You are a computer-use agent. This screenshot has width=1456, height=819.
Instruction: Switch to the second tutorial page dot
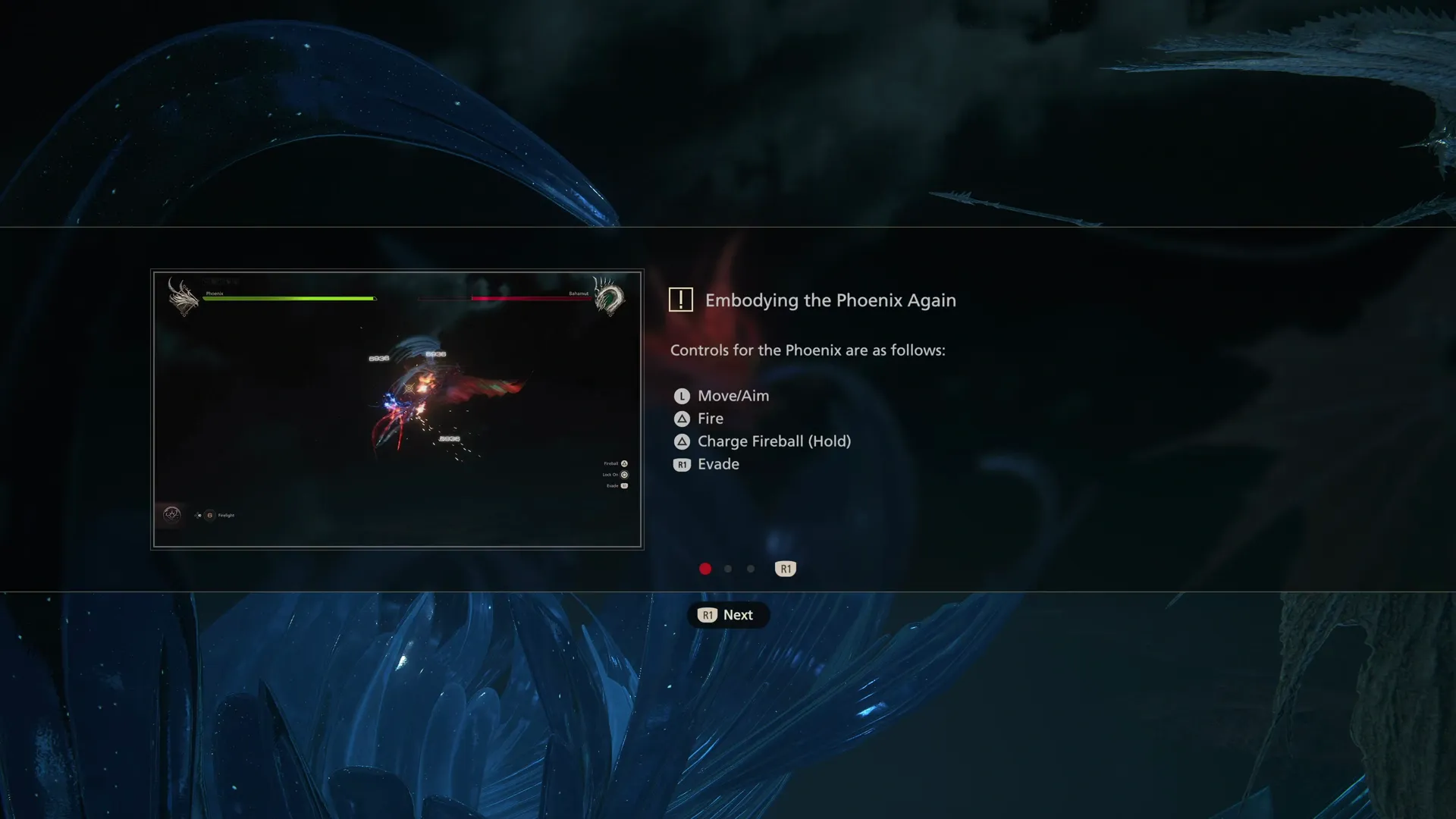[728, 568]
